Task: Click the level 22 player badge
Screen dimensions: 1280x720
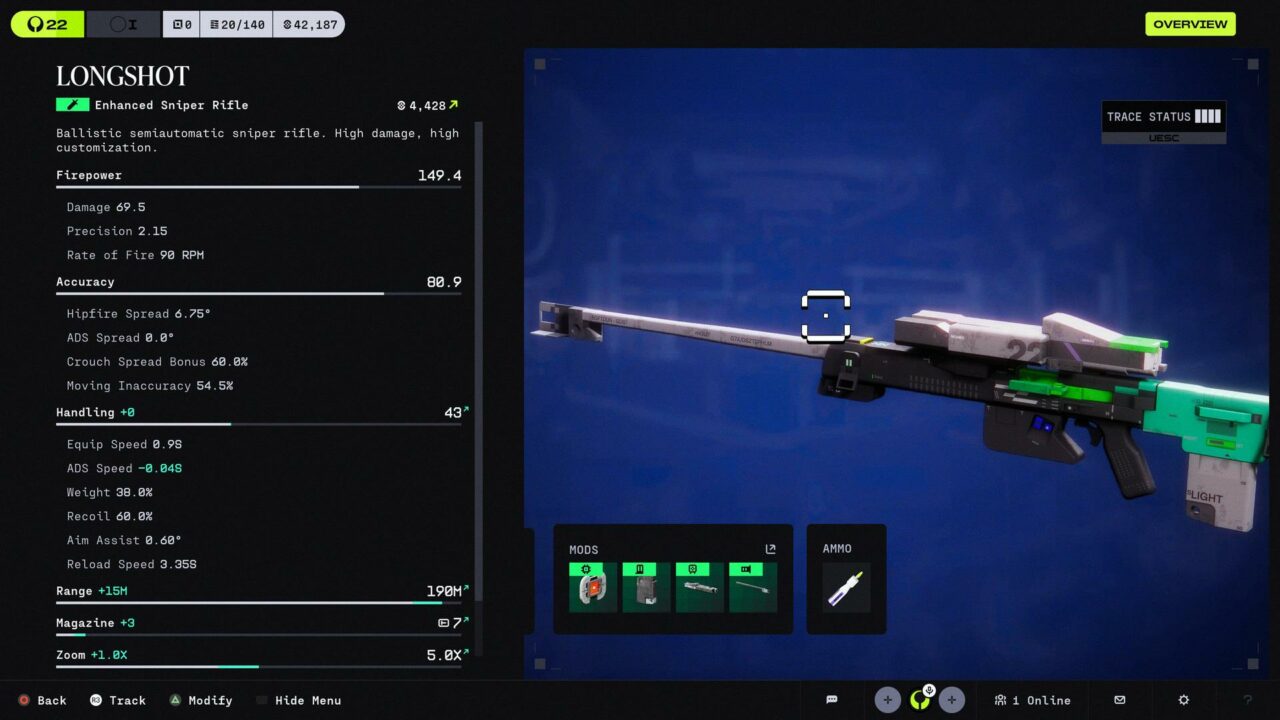Action: click(x=47, y=24)
